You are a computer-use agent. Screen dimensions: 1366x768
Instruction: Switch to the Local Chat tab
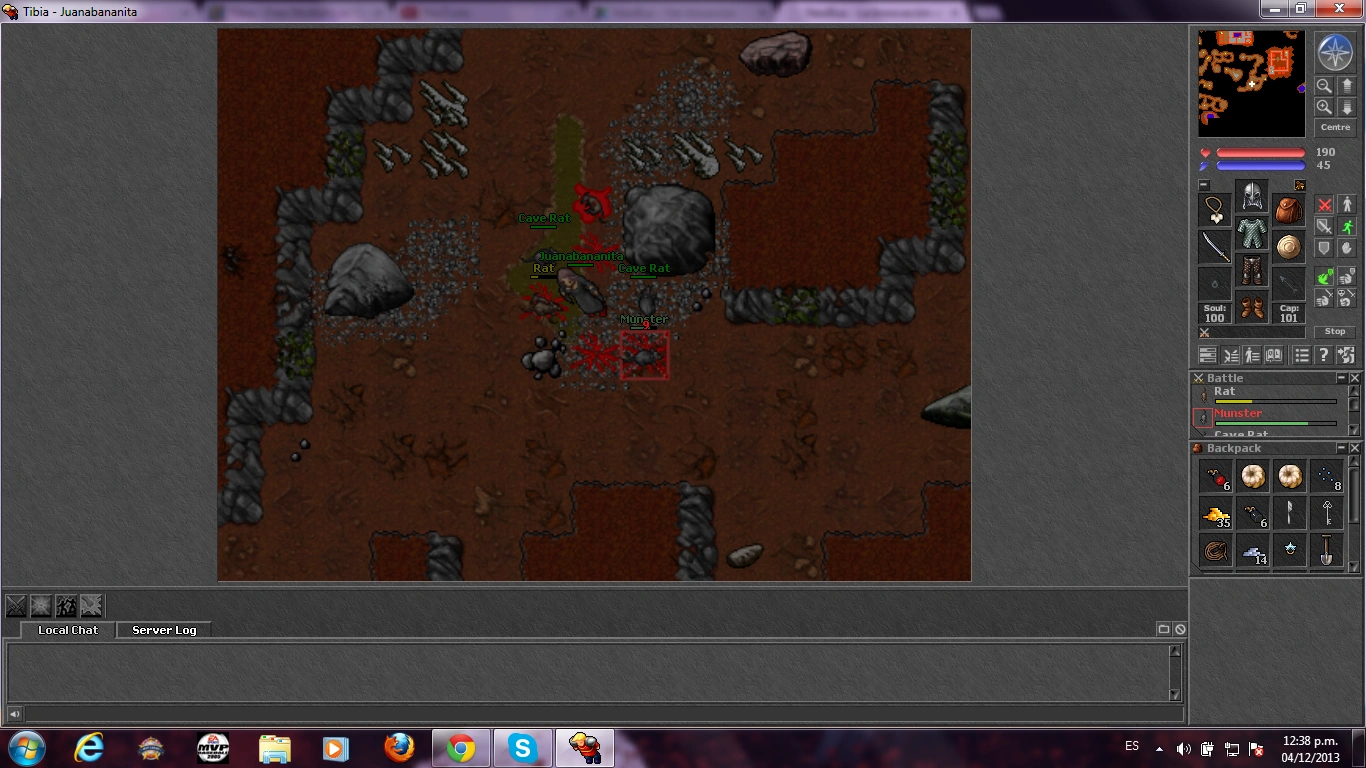(x=66, y=630)
